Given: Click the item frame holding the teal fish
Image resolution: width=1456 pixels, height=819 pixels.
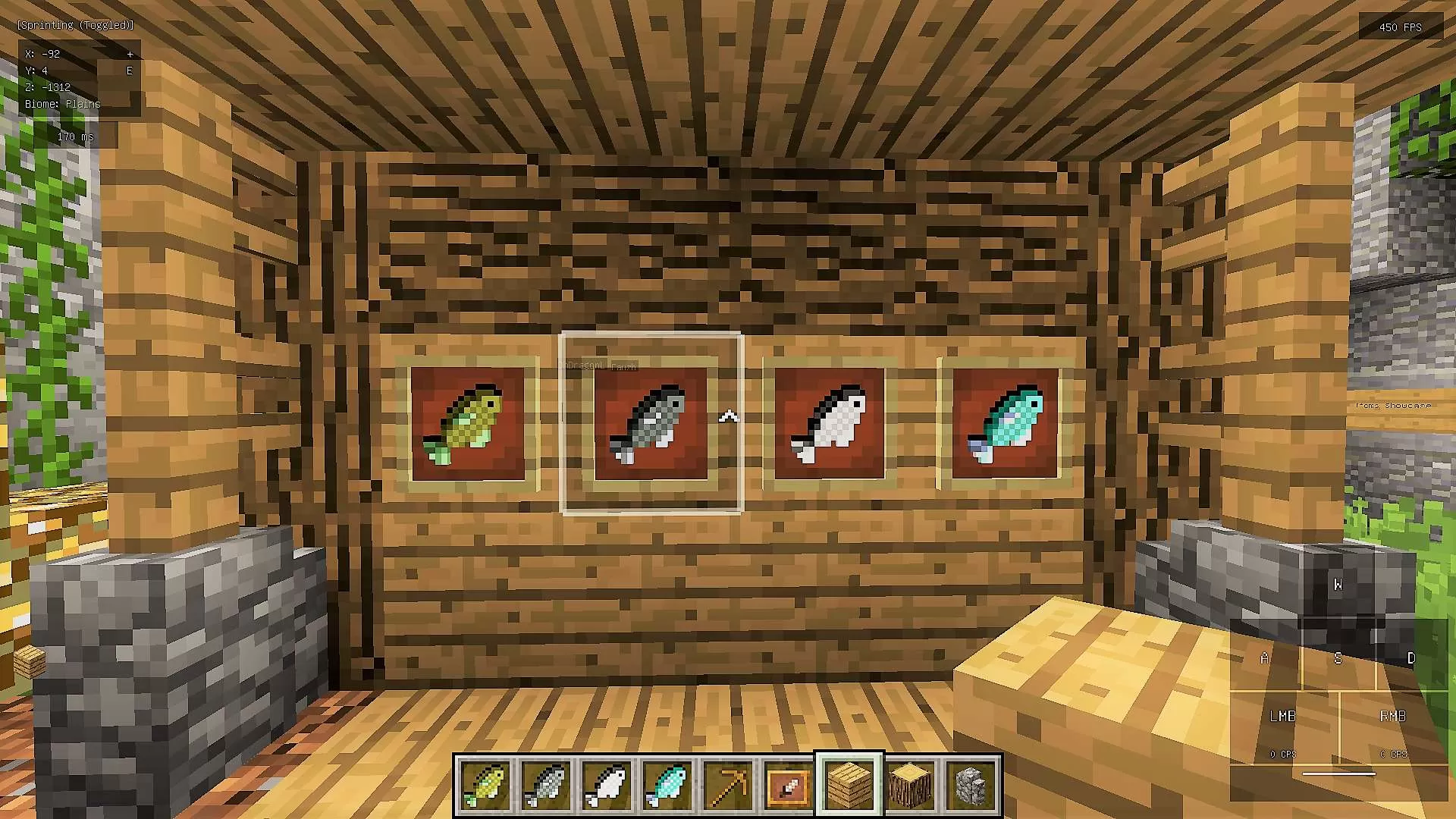Looking at the screenshot, I should coord(1005,425).
